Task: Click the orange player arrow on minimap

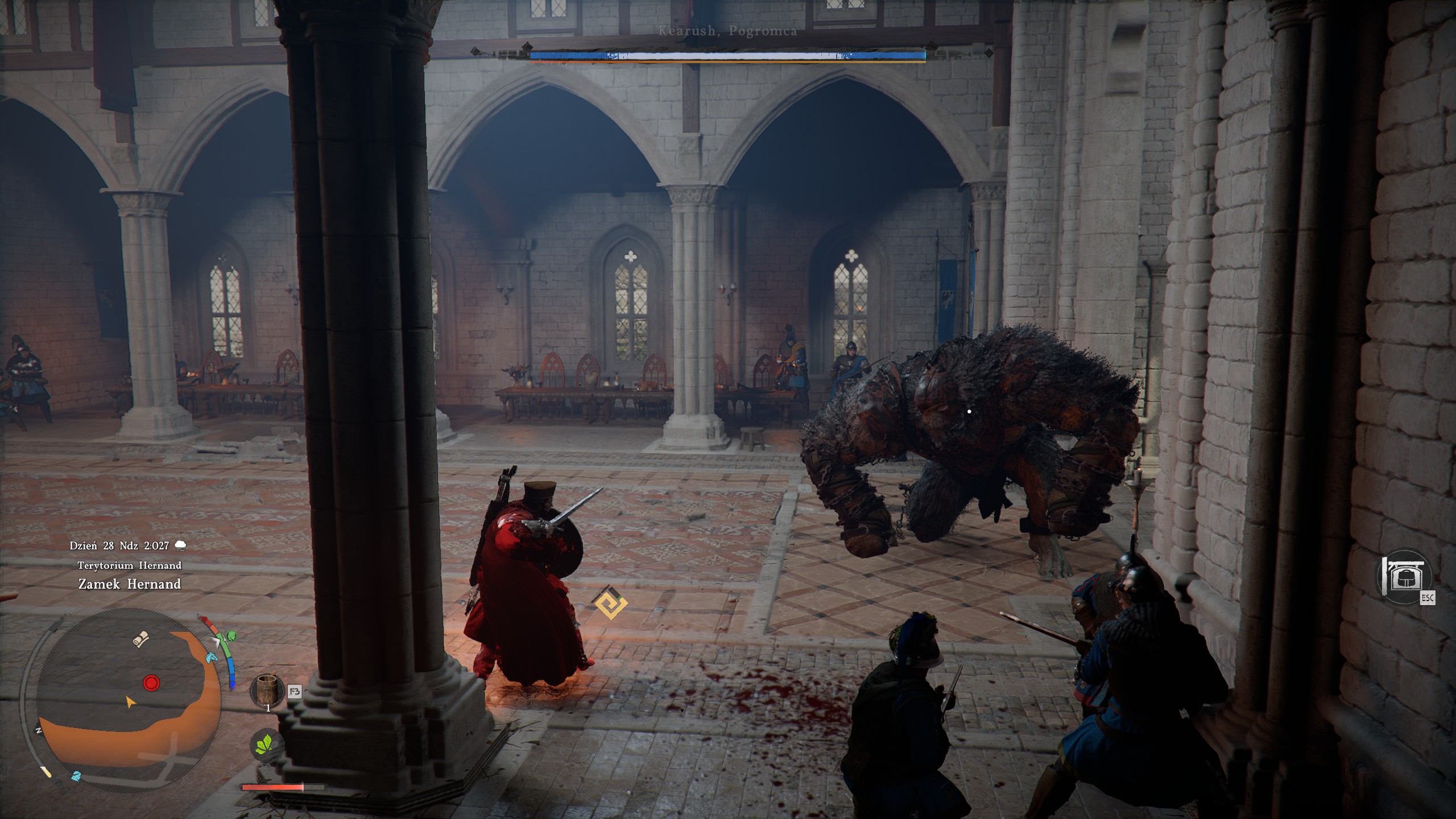Action: 131,702
